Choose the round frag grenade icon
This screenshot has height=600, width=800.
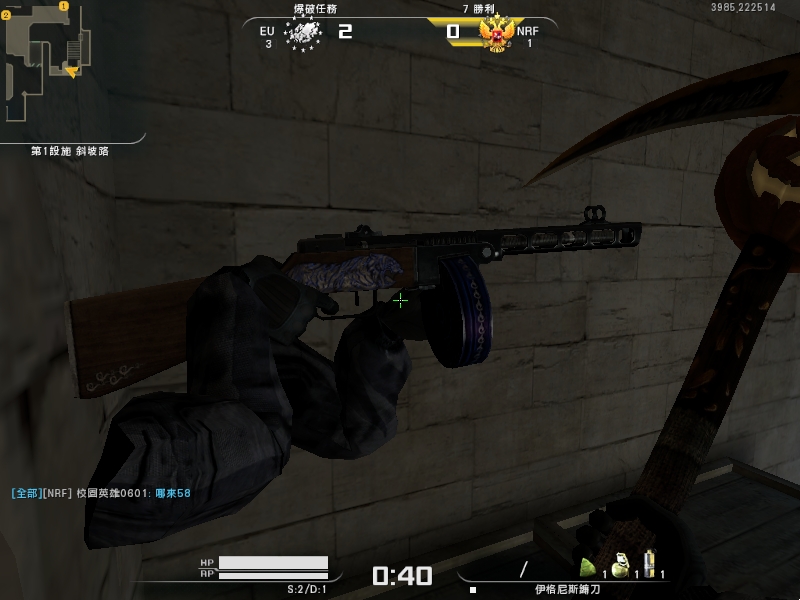(620, 567)
